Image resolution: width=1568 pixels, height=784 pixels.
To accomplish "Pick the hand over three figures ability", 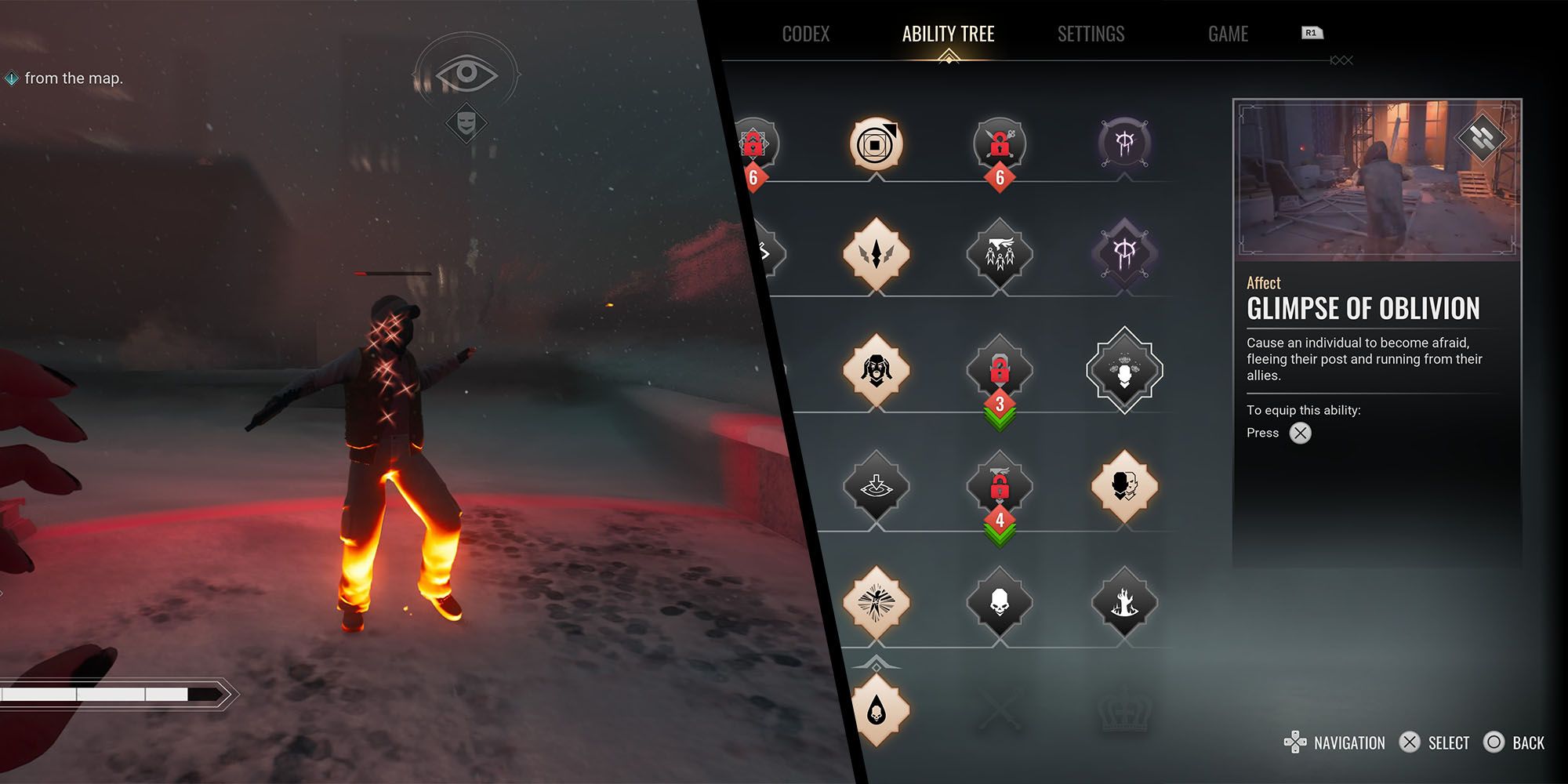I will click(1000, 254).
